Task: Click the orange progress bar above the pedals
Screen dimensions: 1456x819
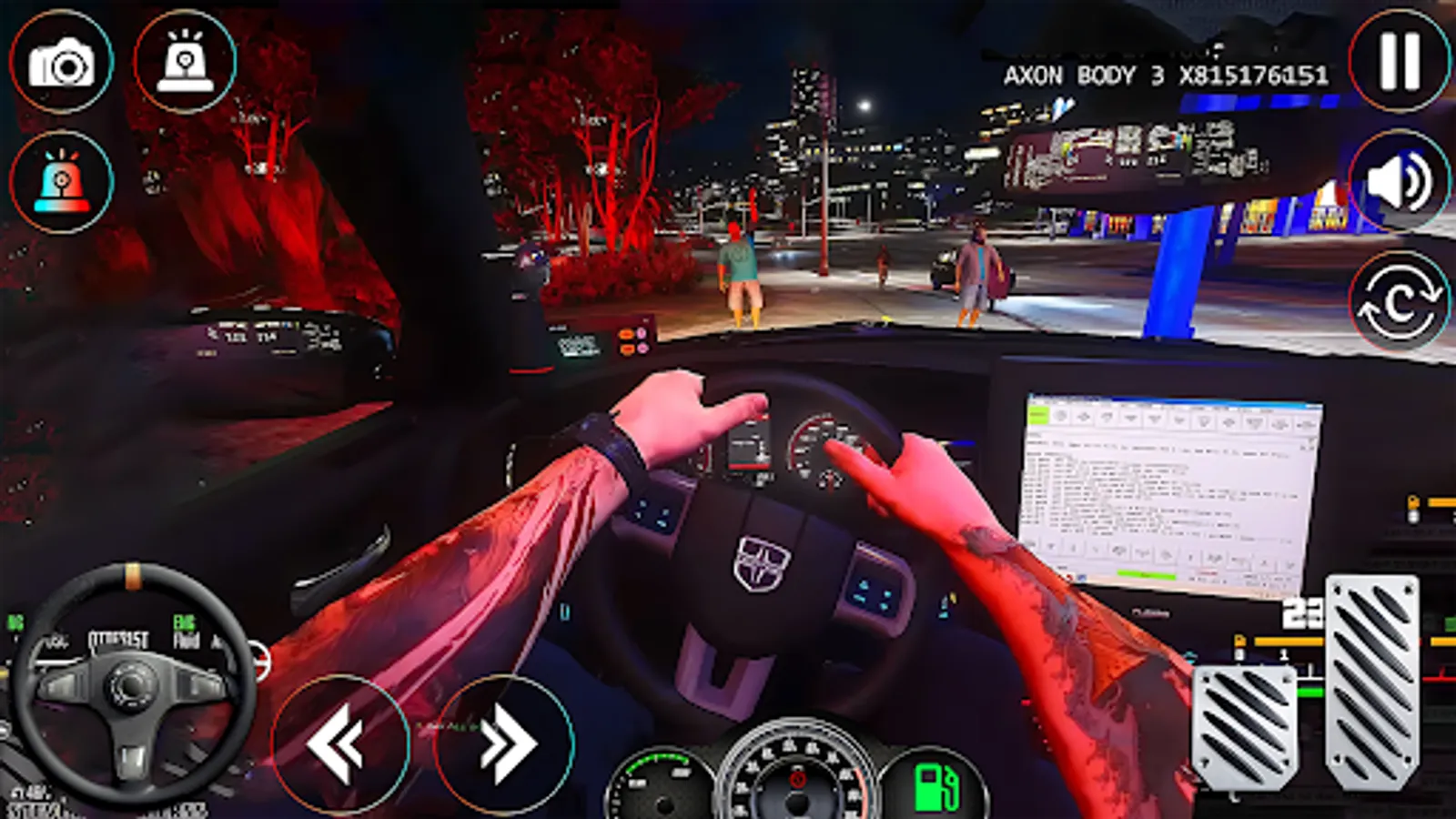Action: pos(1288,640)
